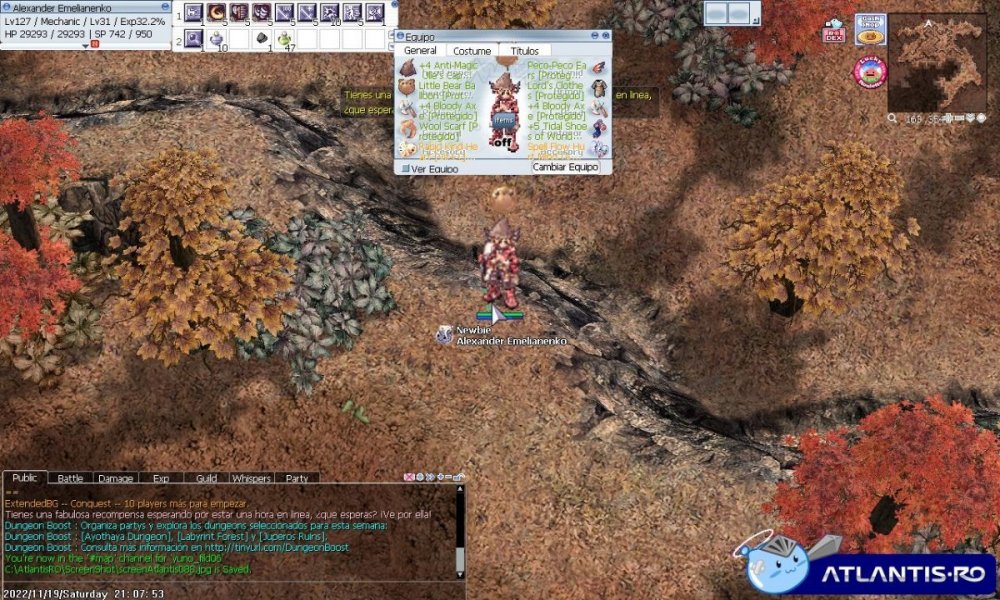Toggle the Ver Equipo checkbox
The image size is (1000, 600).
(x=406, y=168)
